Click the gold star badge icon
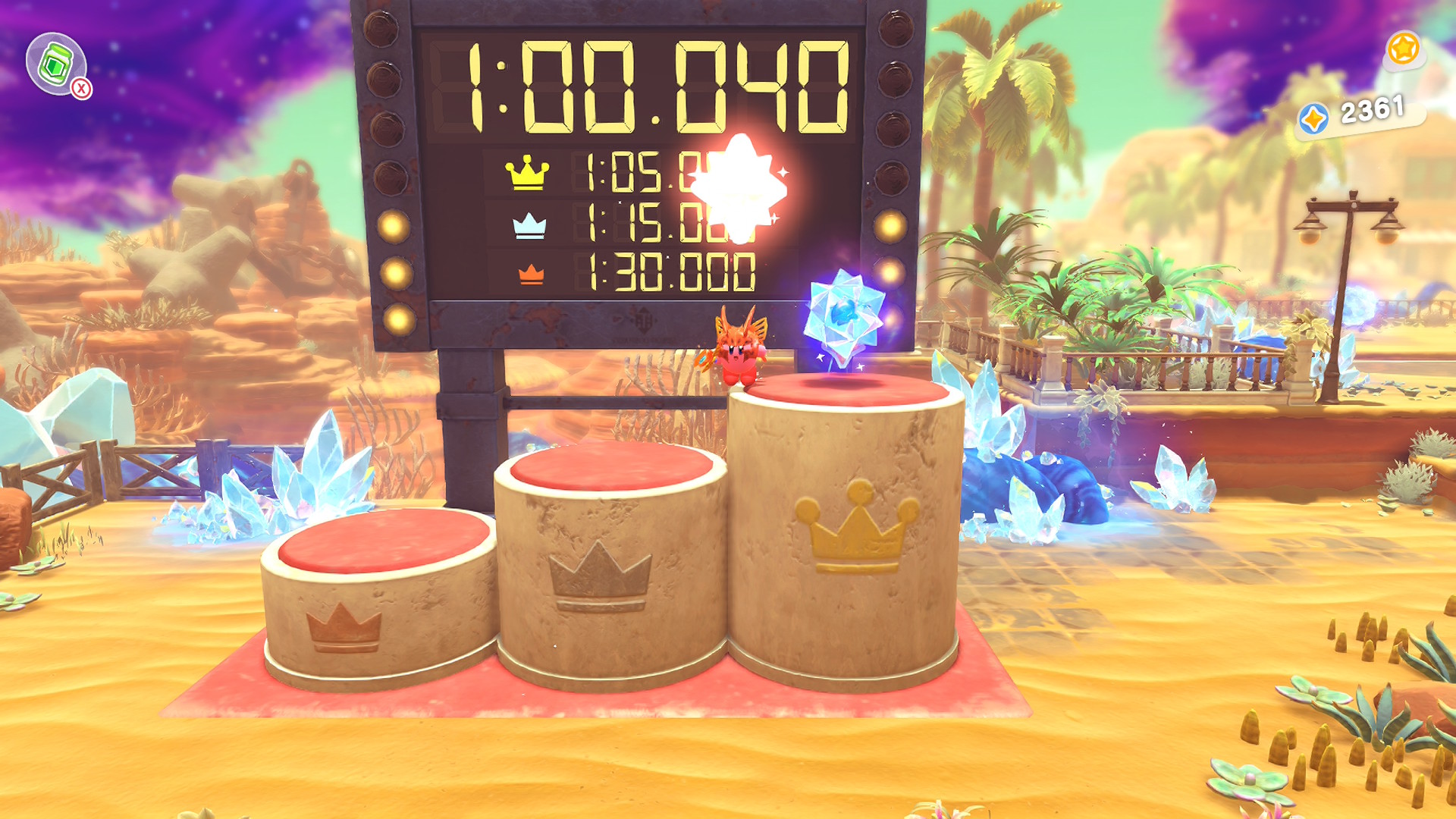1456x819 pixels. tap(1403, 49)
